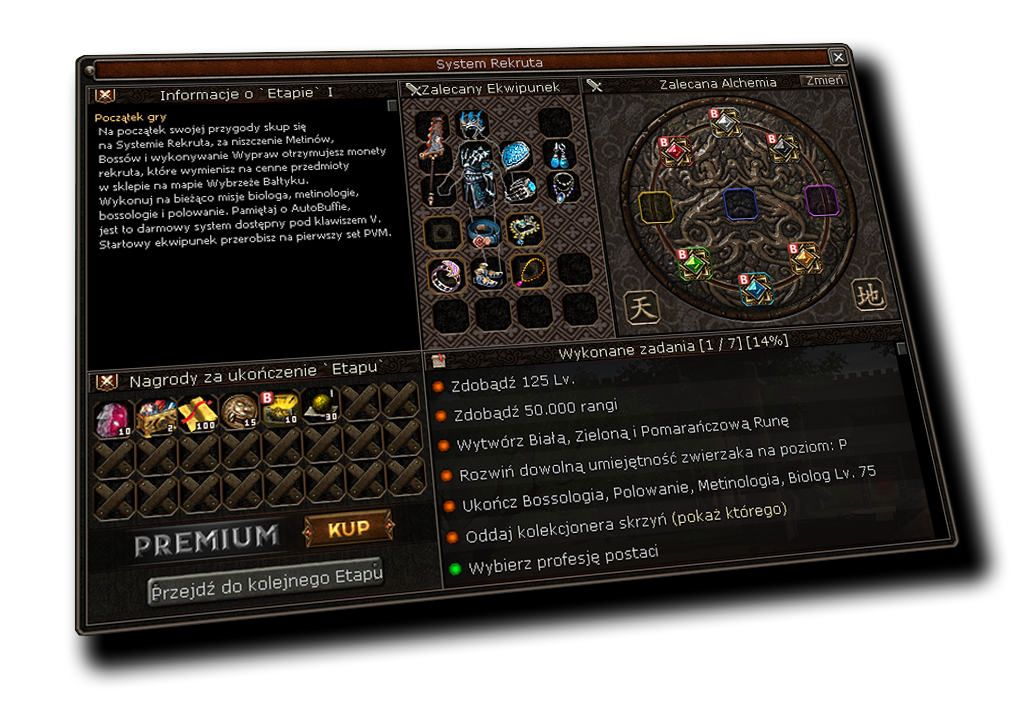
Task: Click the red alchemy stone on the wheel
Action: [x=674, y=150]
